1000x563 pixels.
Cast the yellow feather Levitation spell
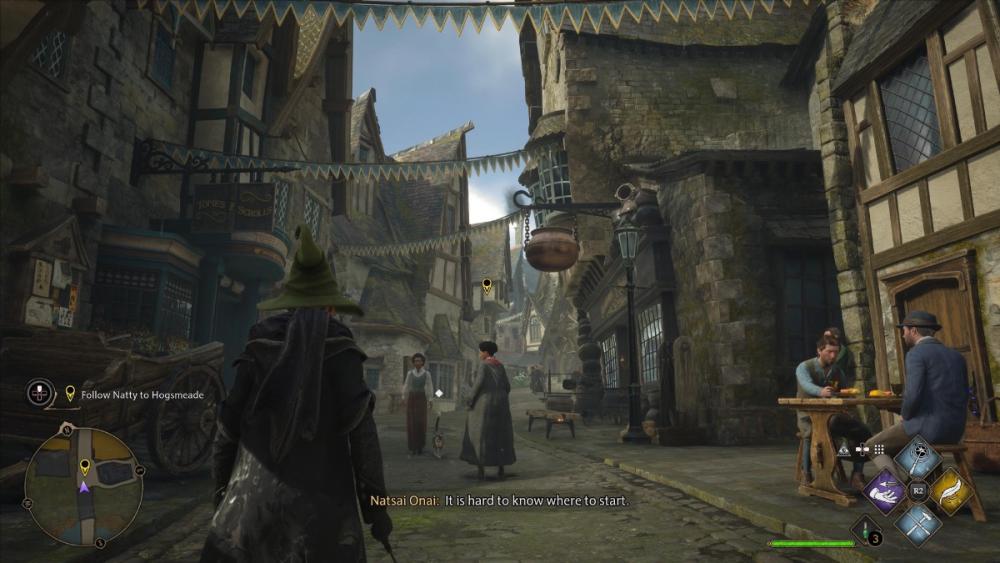click(949, 491)
